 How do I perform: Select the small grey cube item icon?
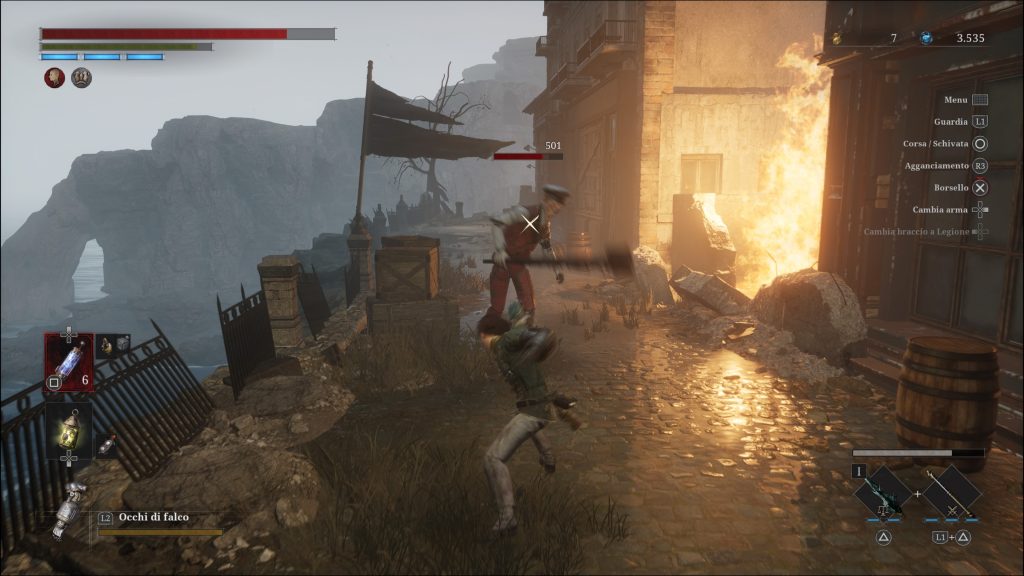click(113, 345)
